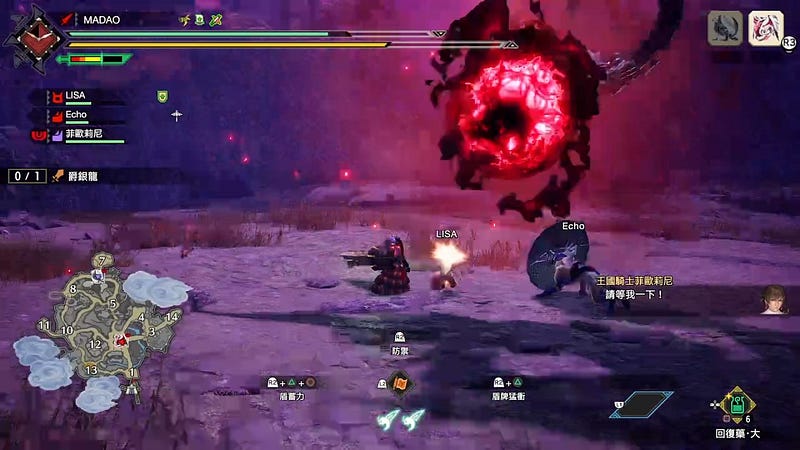Select the Mega Potion item slot
The height and width of the screenshot is (450, 800).
point(736,405)
